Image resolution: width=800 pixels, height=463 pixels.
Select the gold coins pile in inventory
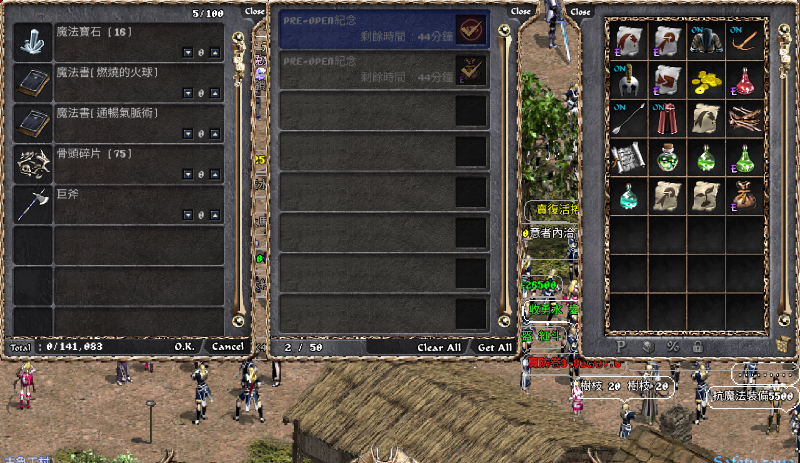coord(707,79)
